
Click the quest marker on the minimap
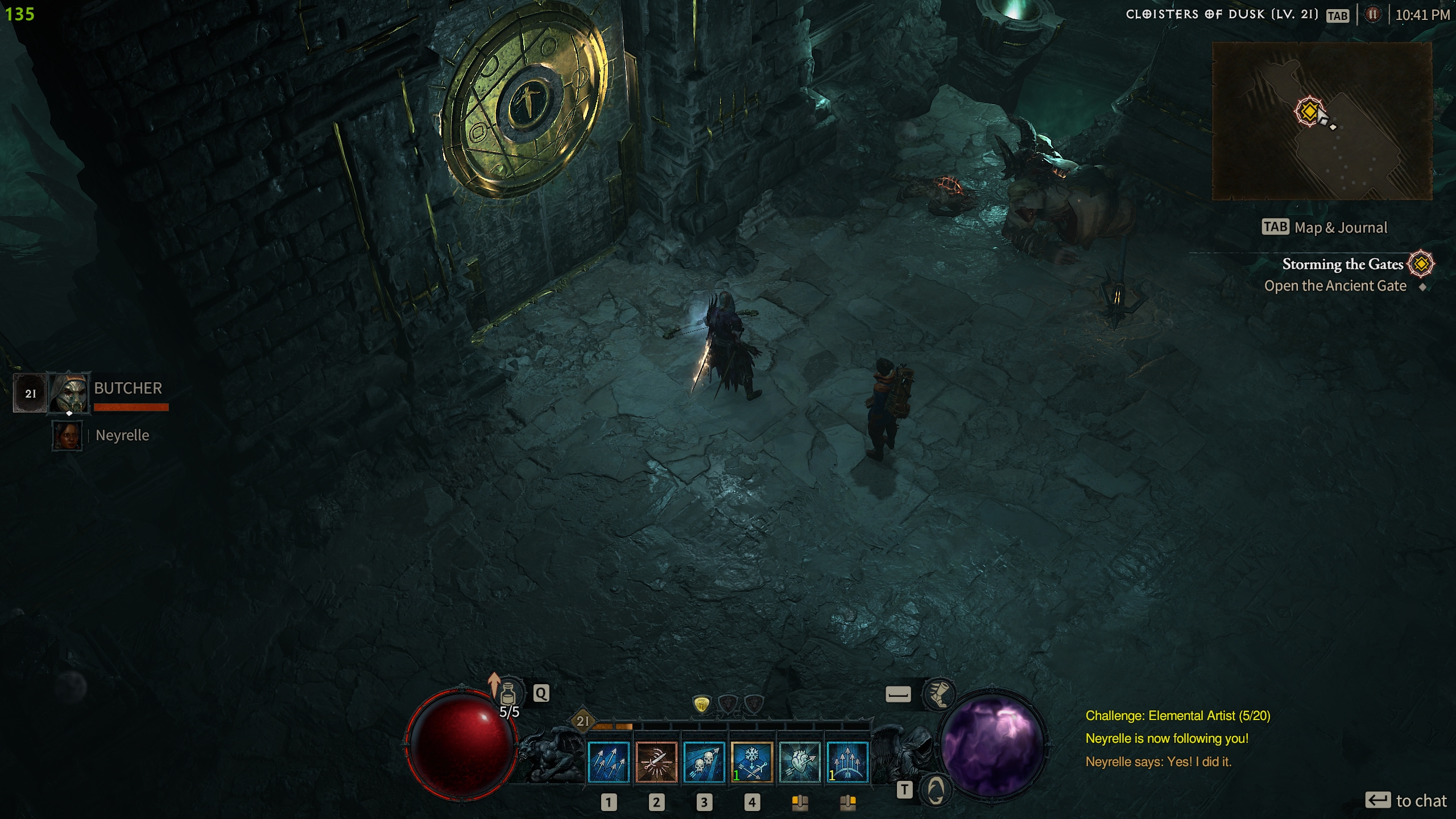coord(1309,111)
